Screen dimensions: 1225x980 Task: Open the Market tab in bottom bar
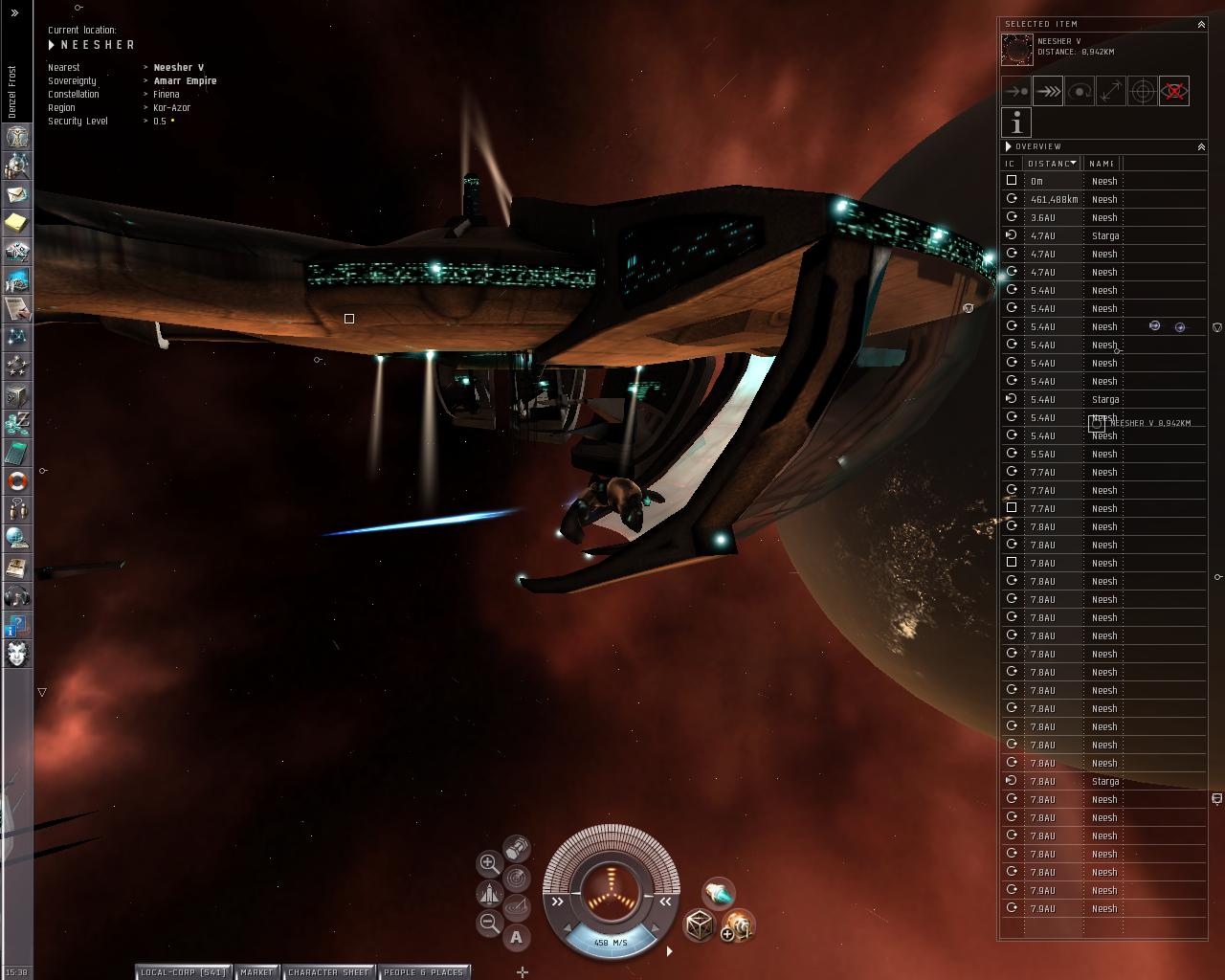[256, 972]
